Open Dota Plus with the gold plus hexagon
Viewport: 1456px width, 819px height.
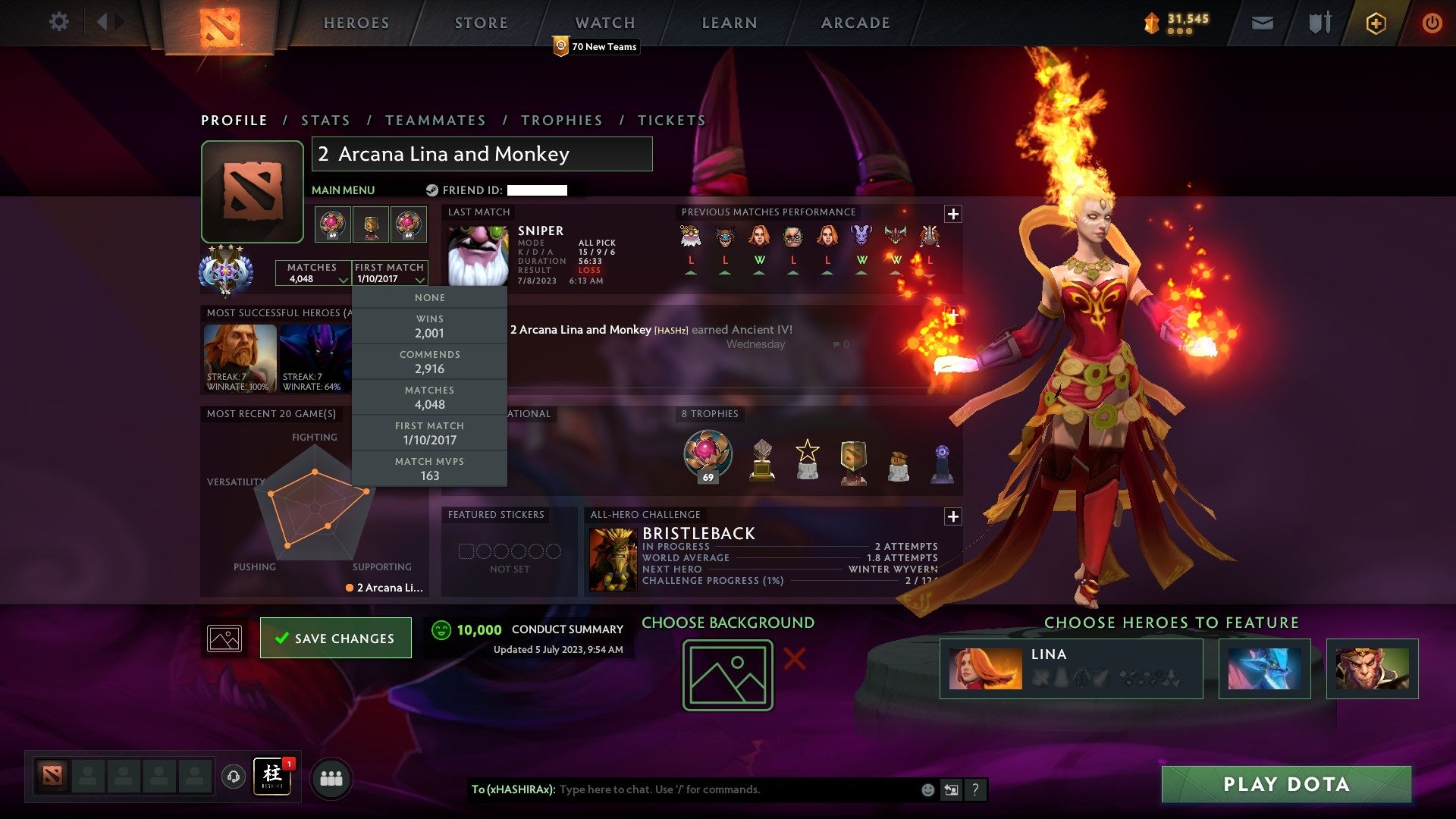coord(1376,23)
